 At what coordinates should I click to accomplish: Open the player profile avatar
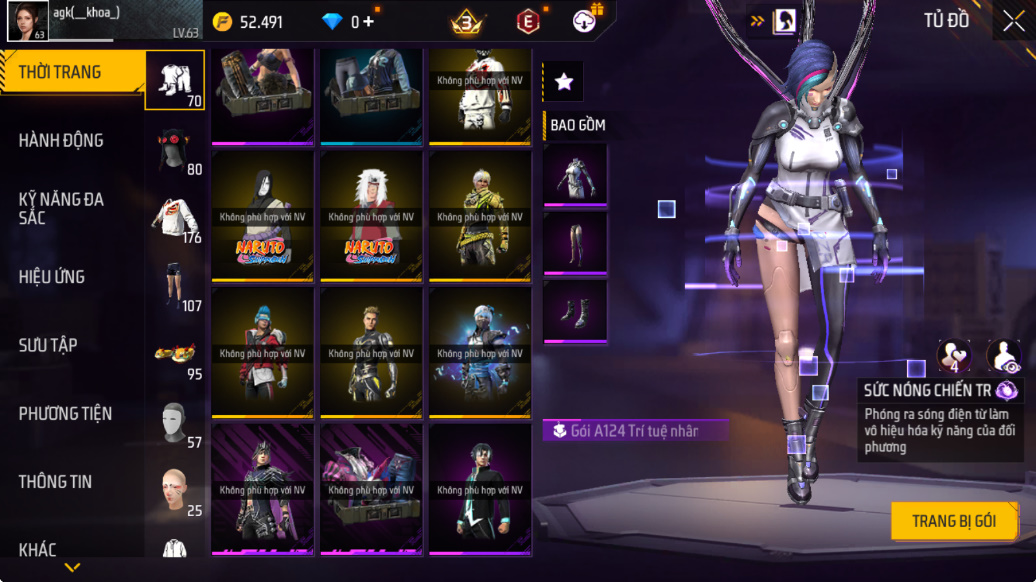pos(27,21)
